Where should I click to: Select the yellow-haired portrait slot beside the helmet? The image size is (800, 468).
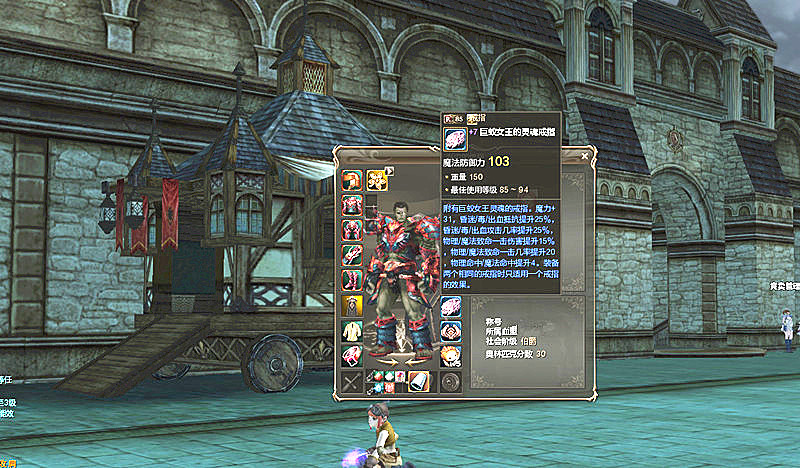[377, 180]
